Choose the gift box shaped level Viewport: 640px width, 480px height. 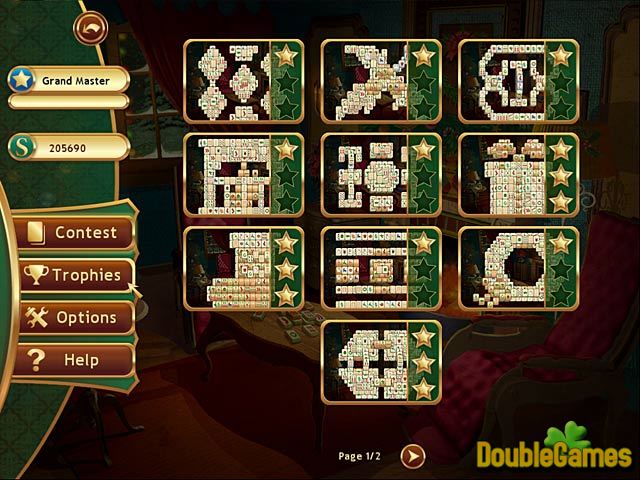(504, 175)
